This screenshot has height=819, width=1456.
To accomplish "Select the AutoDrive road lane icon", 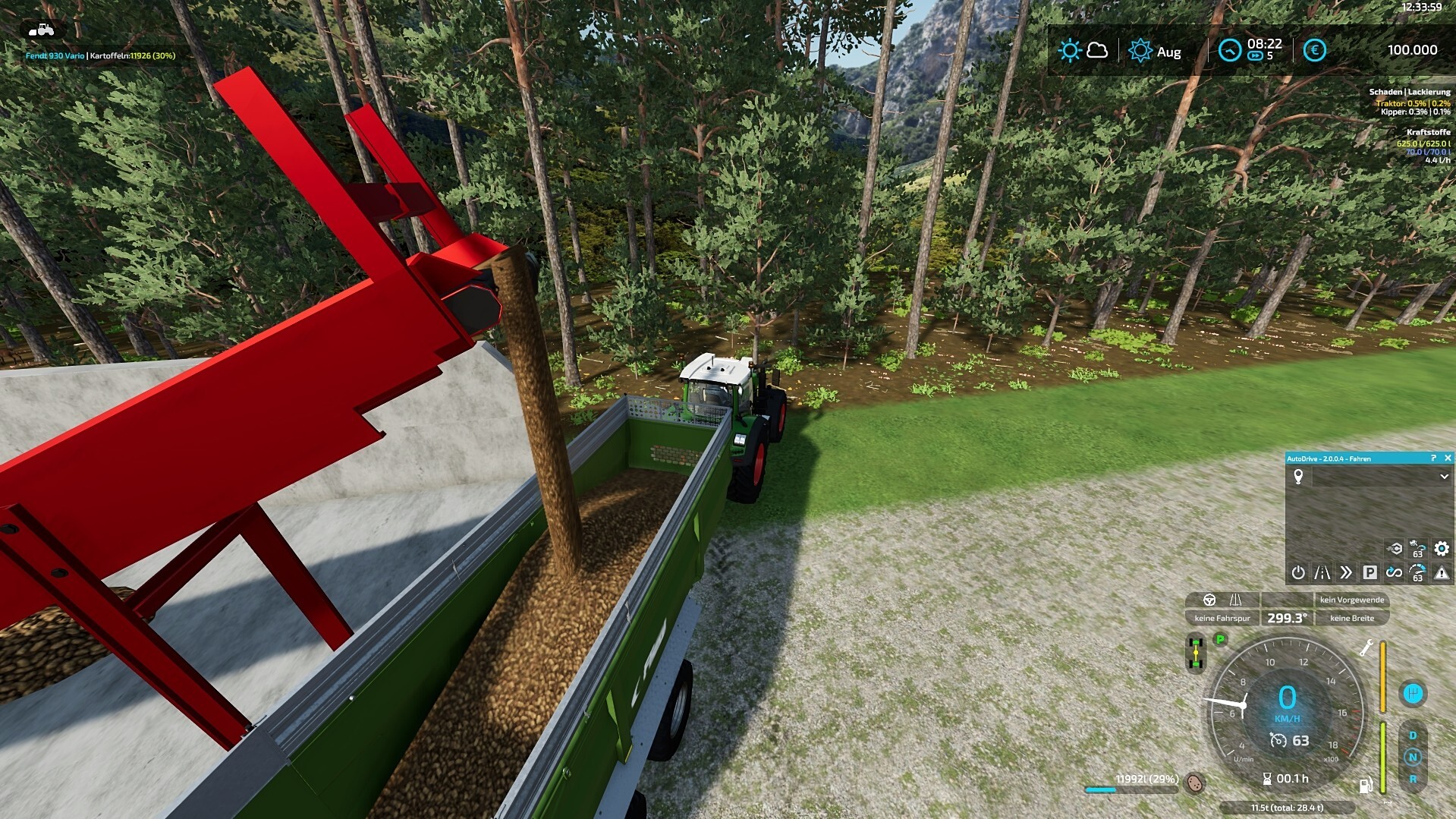I will point(1322,572).
